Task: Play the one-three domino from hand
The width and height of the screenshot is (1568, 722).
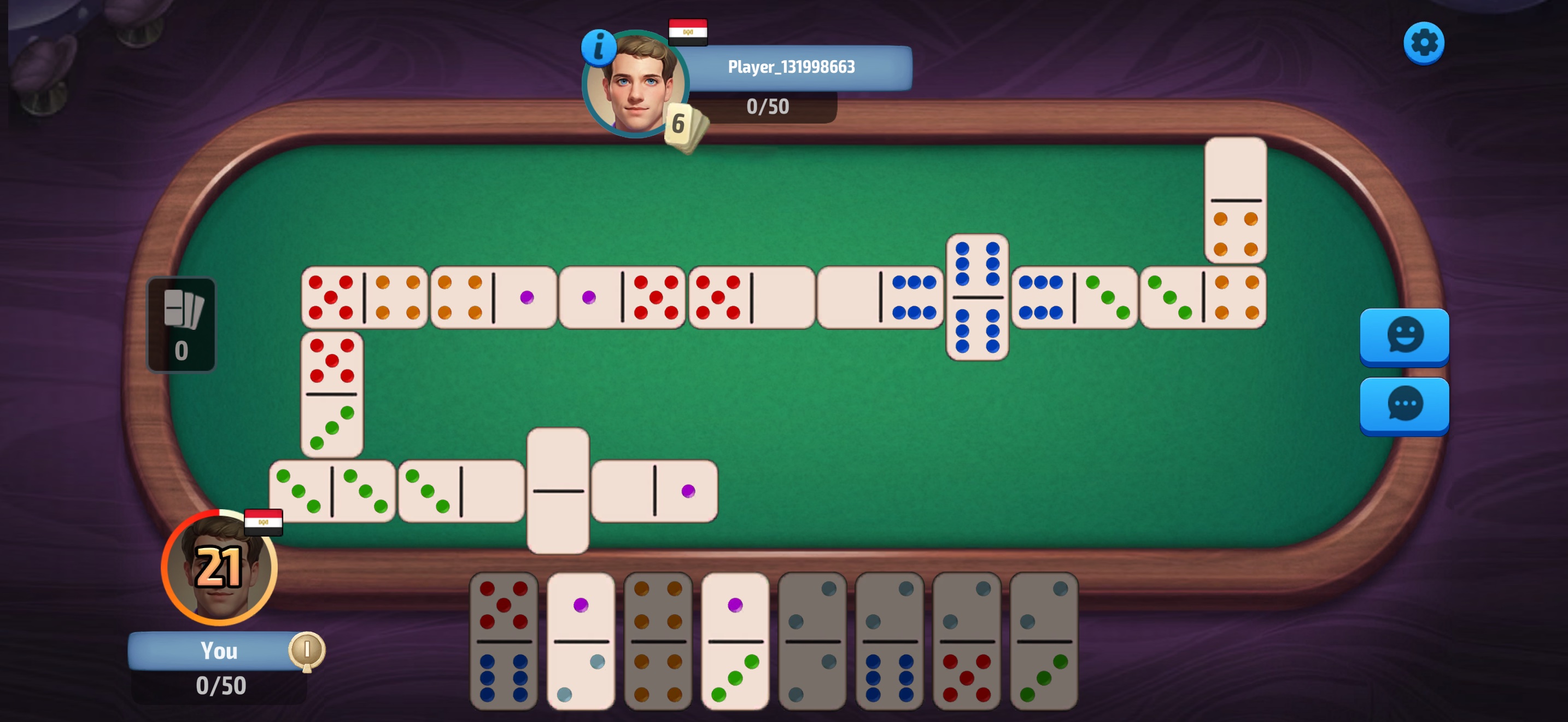Action: point(735,641)
